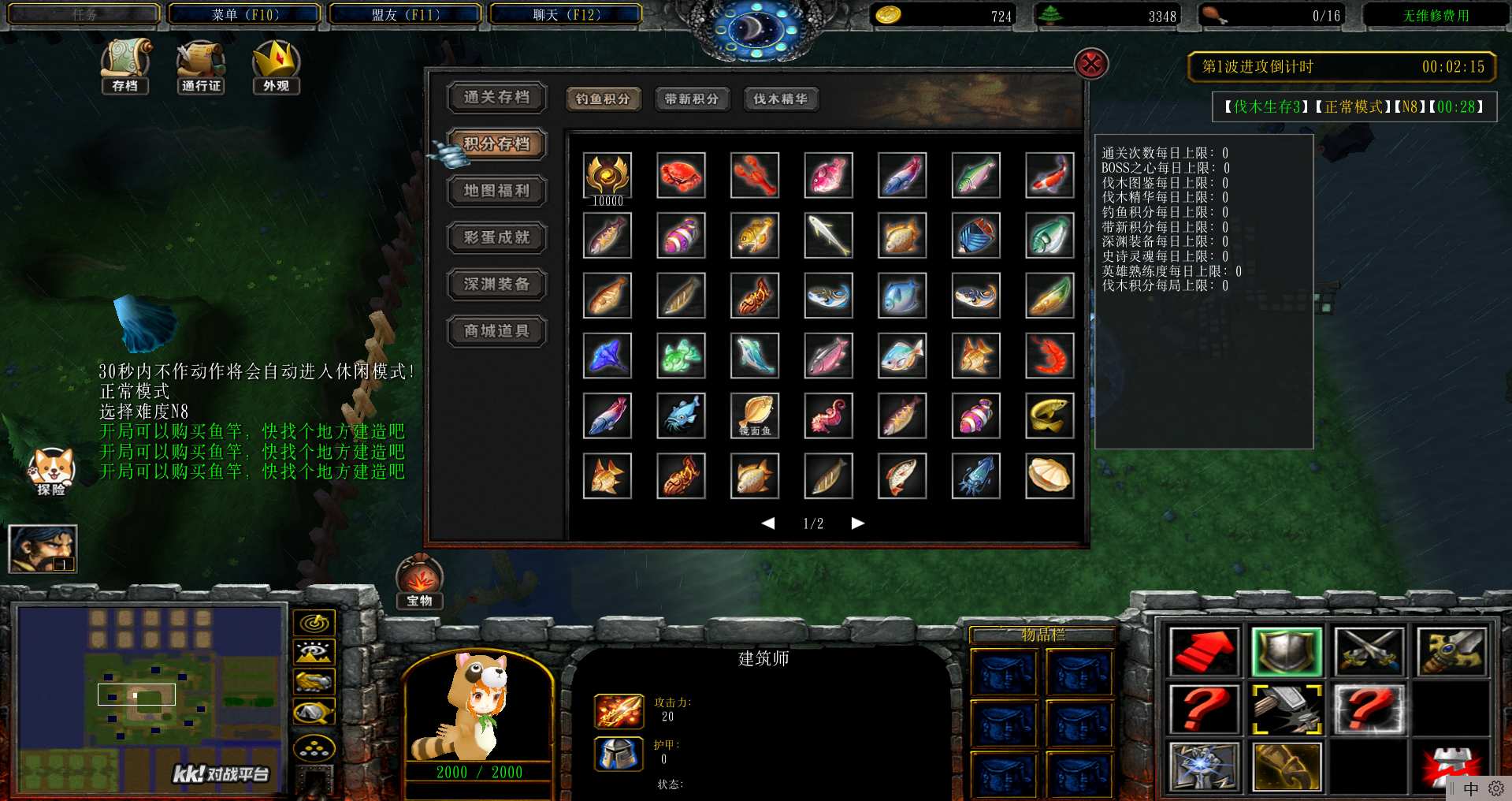The width and height of the screenshot is (1512, 801).
Task: Open the 菜单 (F10) menu
Action: [245, 15]
